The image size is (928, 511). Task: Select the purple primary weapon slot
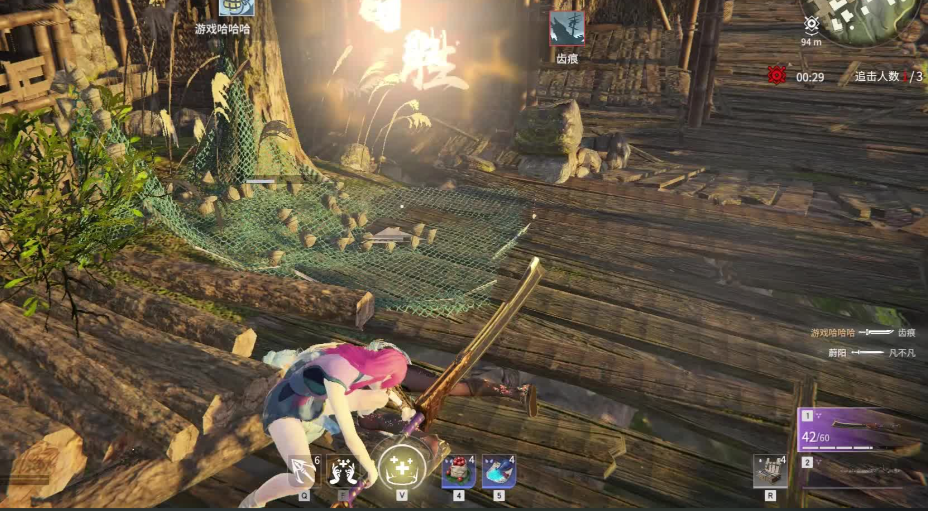(862, 428)
